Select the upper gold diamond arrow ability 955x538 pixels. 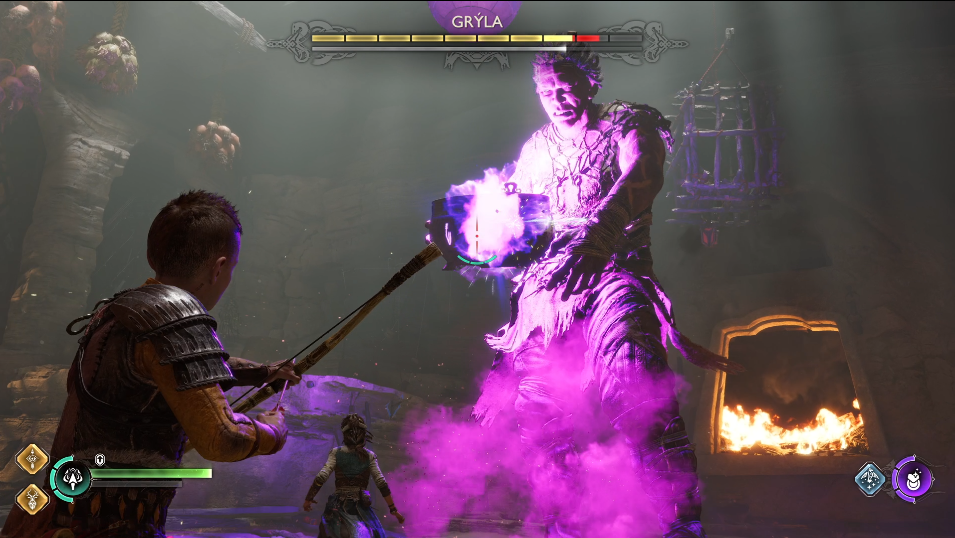pyautogui.click(x=32, y=460)
